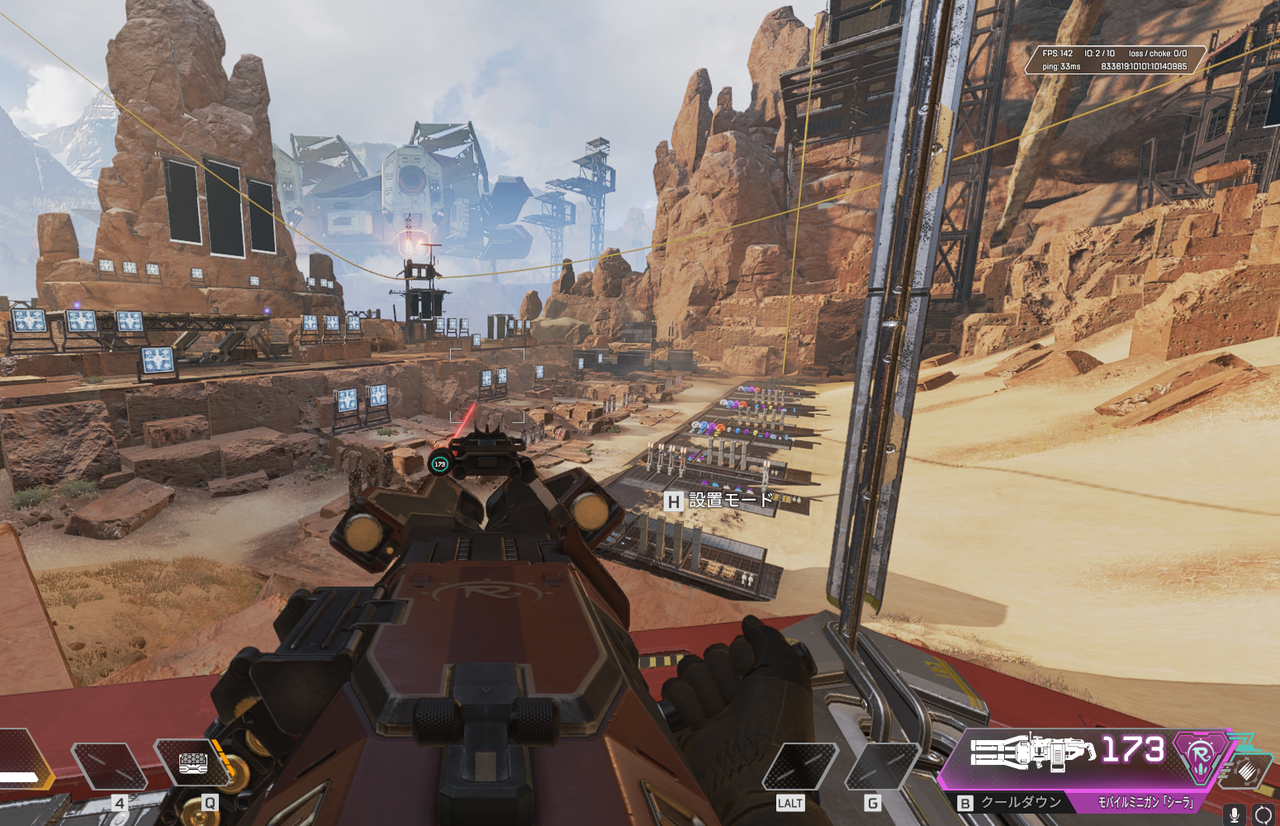
Task: Select the ping 33ms network stat
Action: point(1060,64)
